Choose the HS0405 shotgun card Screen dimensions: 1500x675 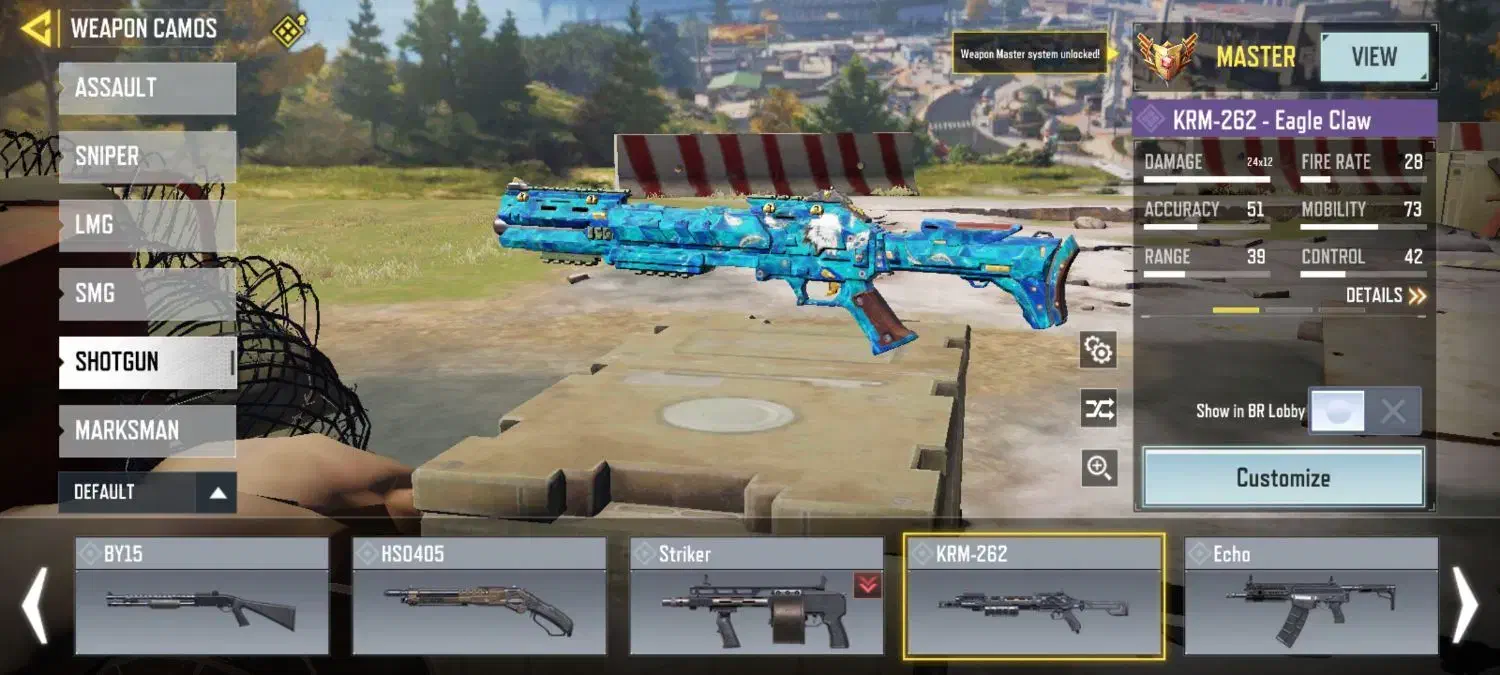pos(479,596)
